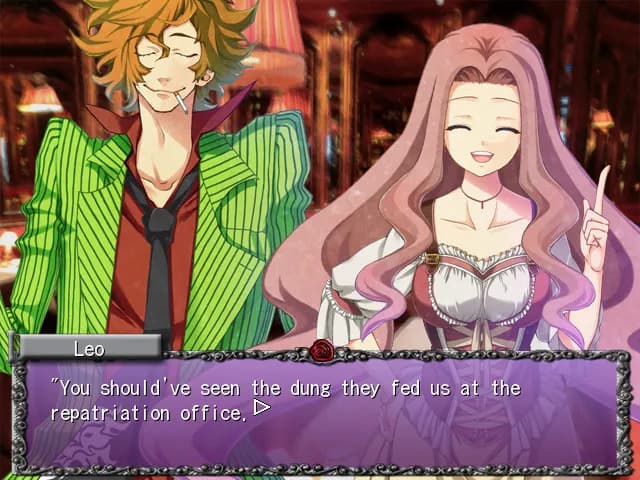Click the white continue arrow after the dialogue
This screenshot has width=640, height=480.
[262, 408]
